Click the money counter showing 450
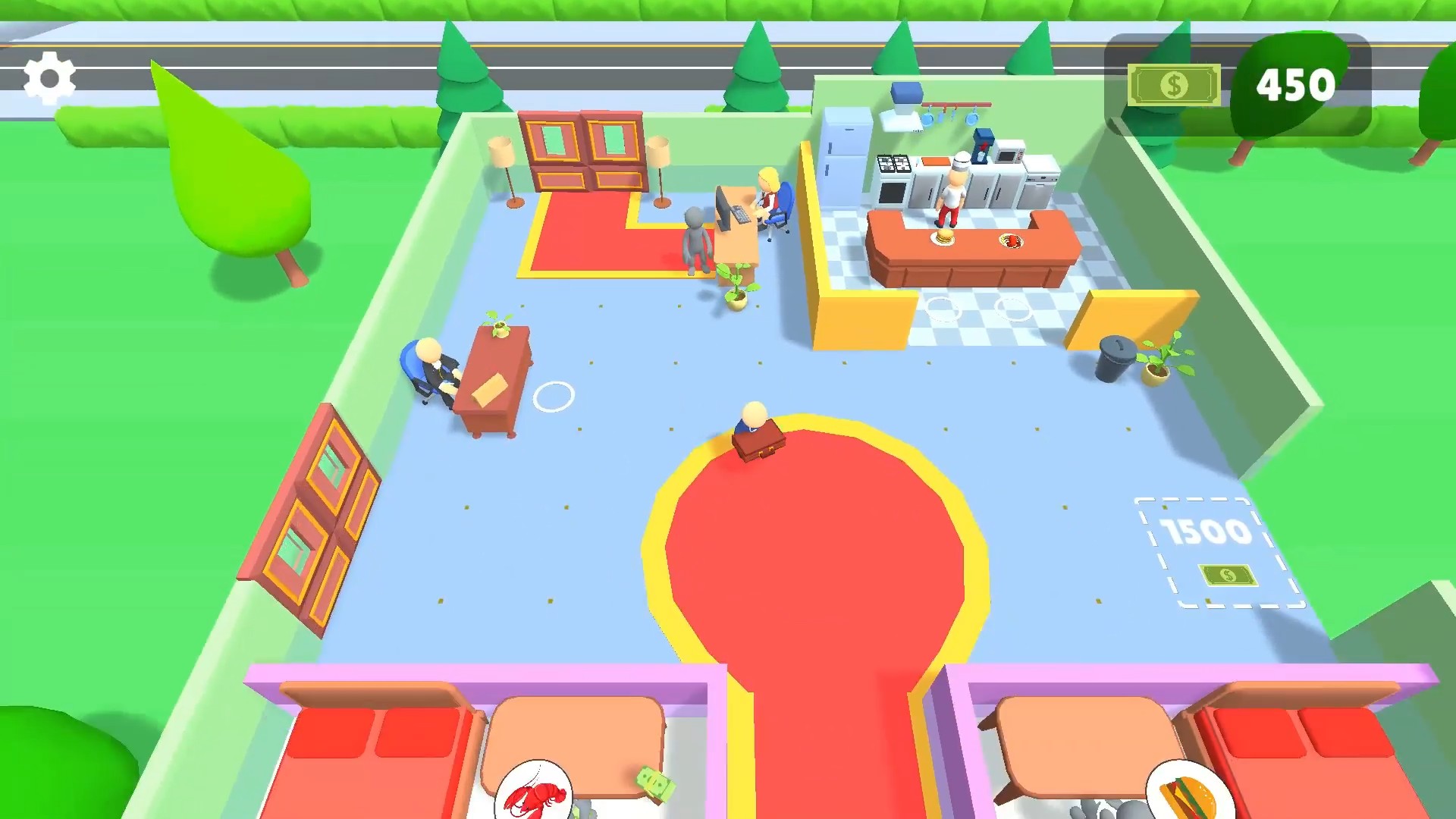Image resolution: width=1456 pixels, height=819 pixels. (x=1294, y=85)
